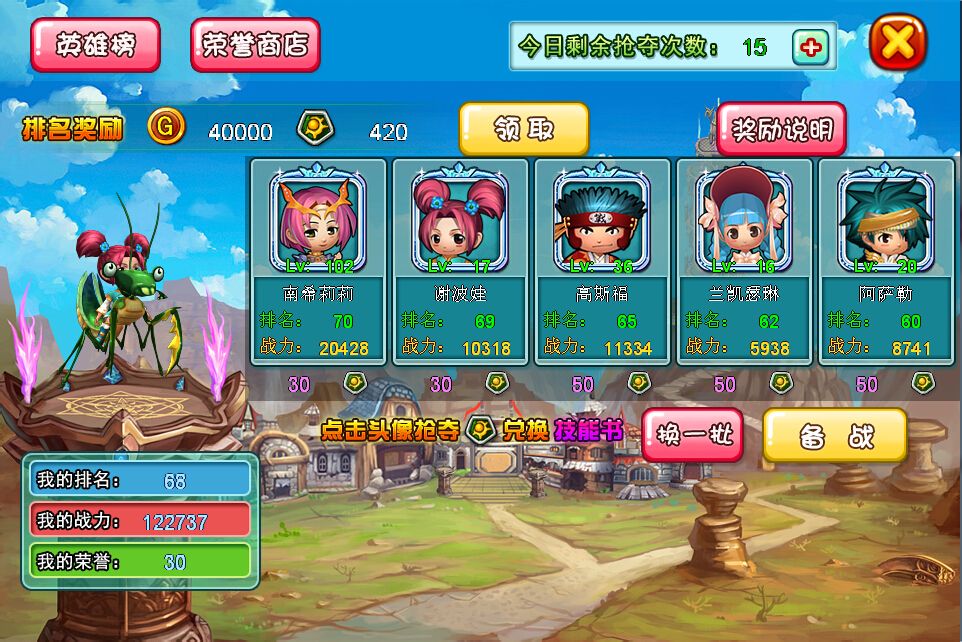Open the 英雄榜 hero ranking
The height and width of the screenshot is (642, 962).
(x=95, y=45)
